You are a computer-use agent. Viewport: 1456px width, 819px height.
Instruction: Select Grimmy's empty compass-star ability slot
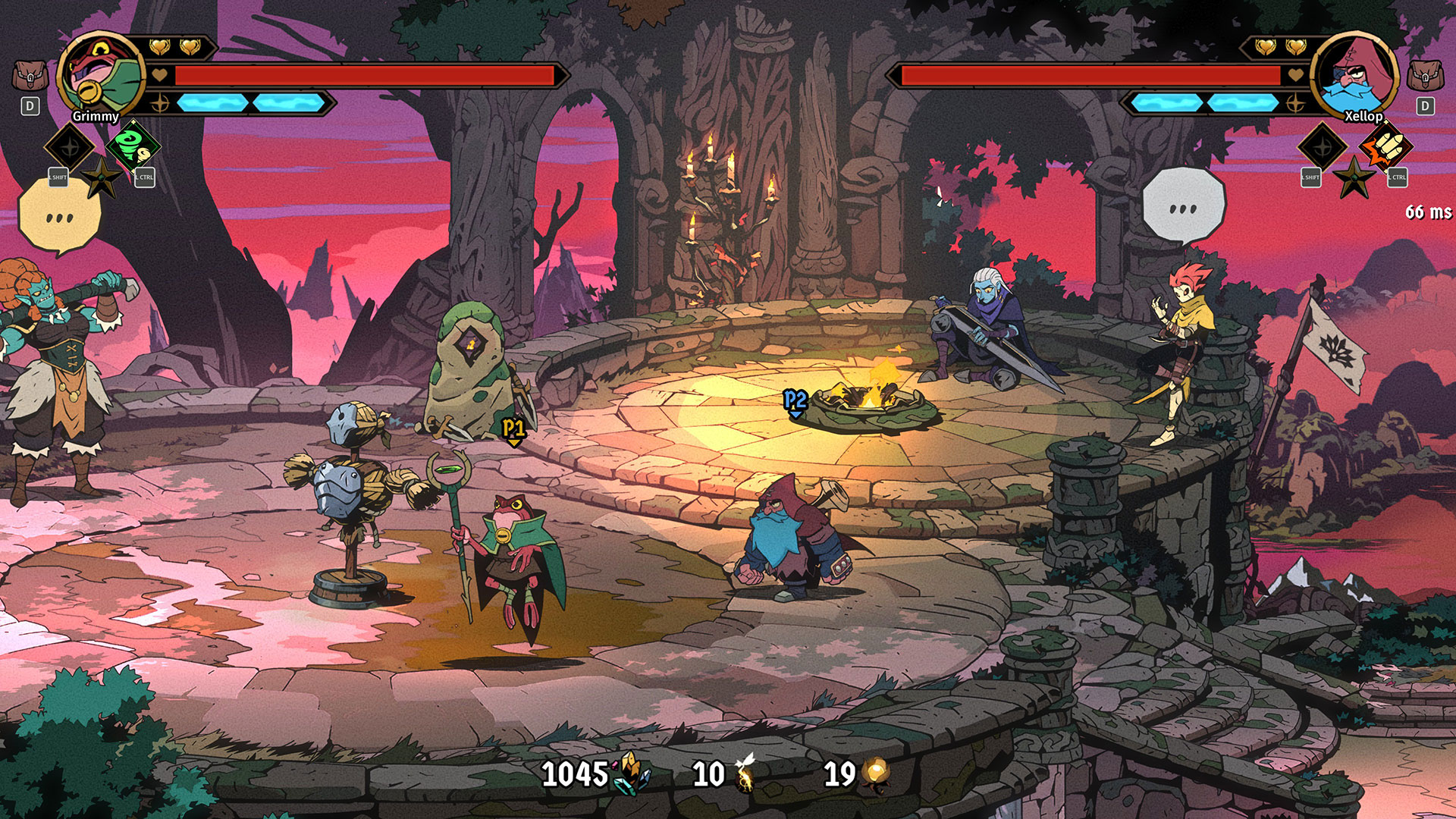(x=70, y=146)
